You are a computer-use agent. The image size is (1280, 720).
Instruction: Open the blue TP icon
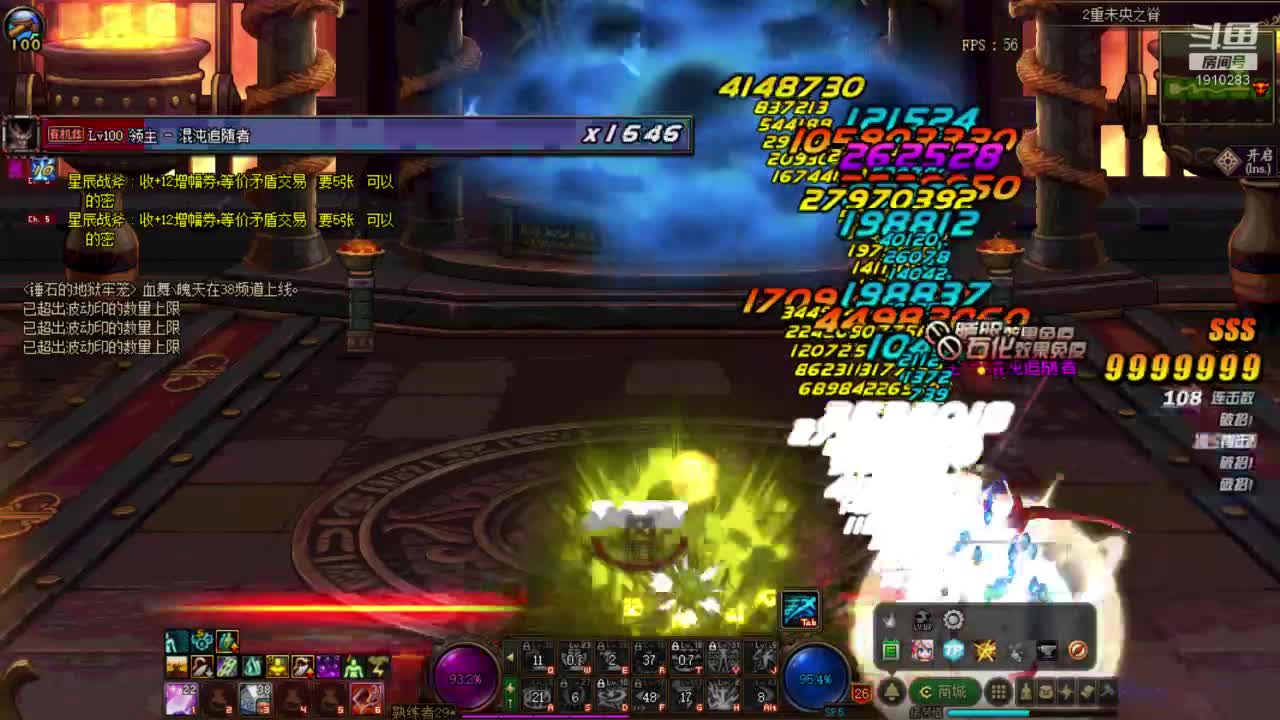pyautogui.click(x=953, y=651)
